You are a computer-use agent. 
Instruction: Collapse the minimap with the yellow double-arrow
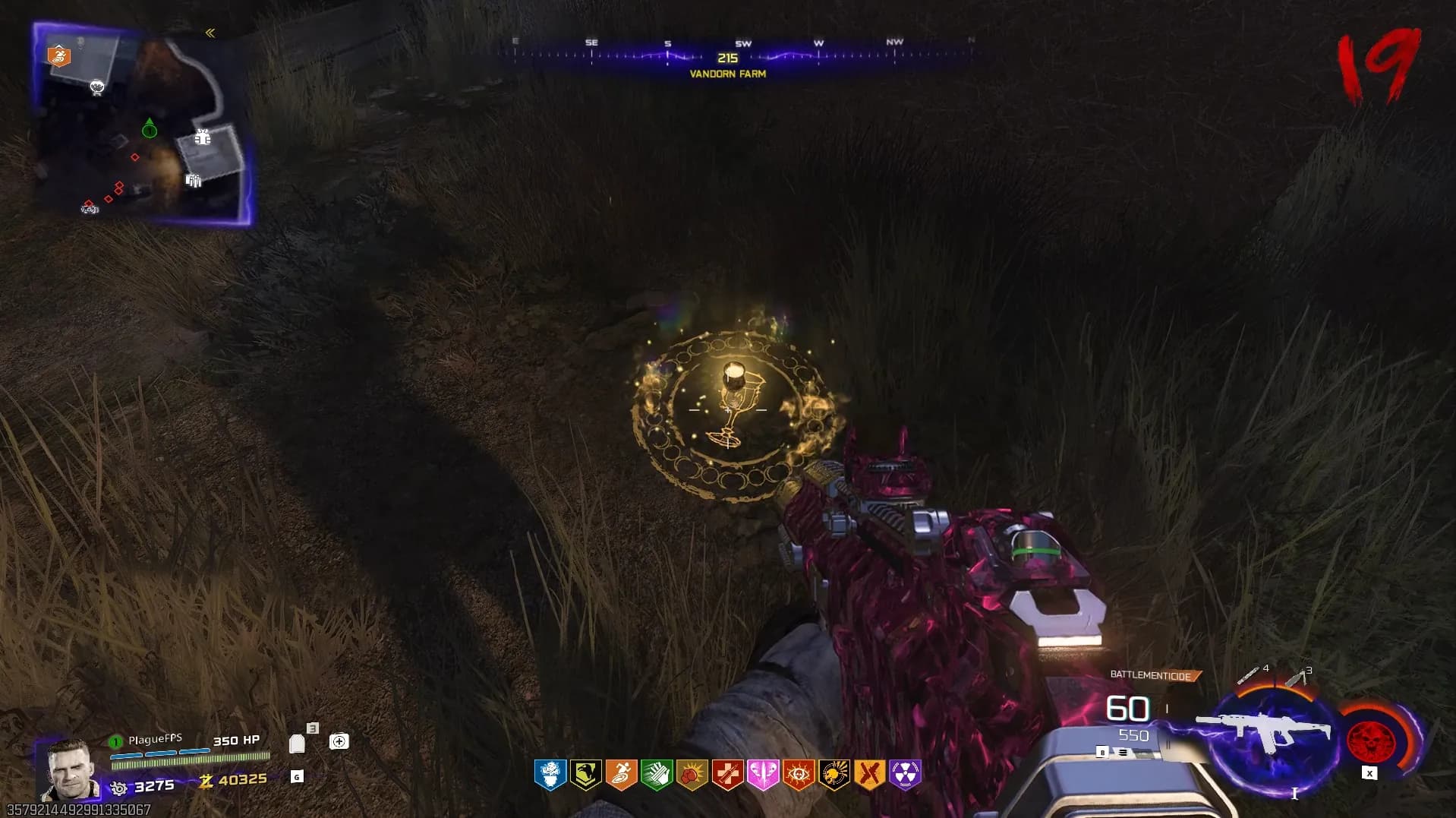pyautogui.click(x=210, y=33)
